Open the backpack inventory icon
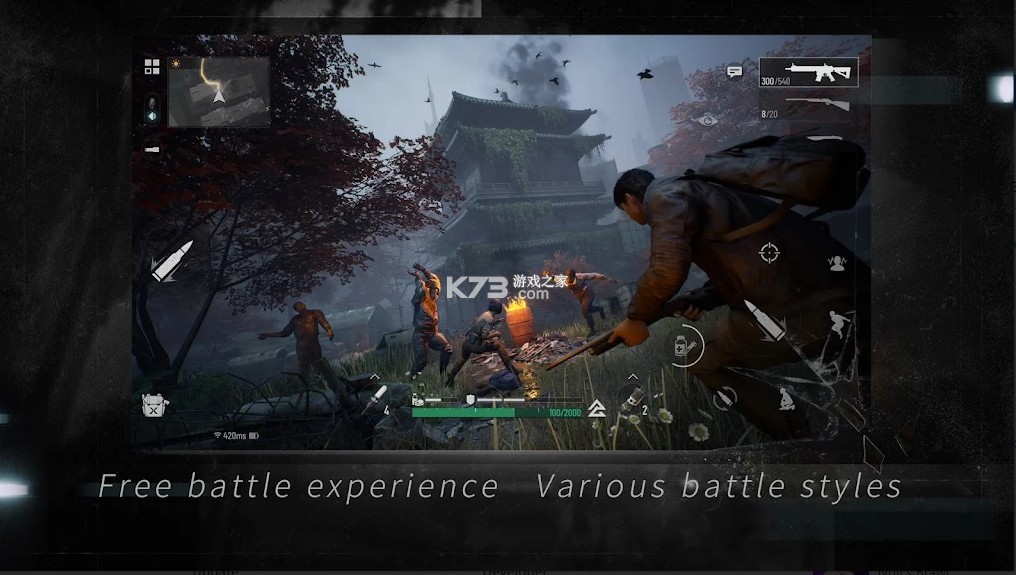 point(154,405)
